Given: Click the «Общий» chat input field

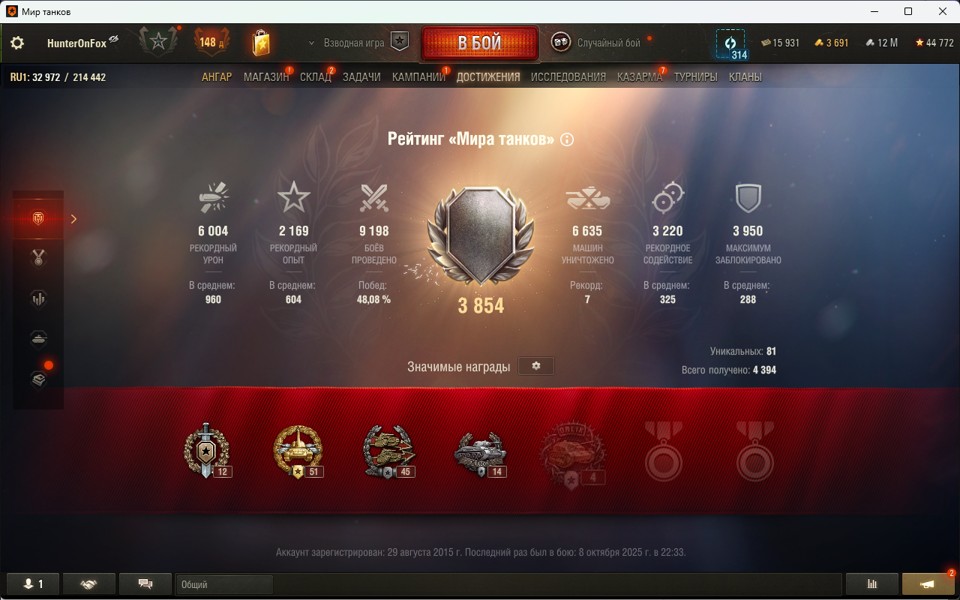Looking at the screenshot, I should click(x=224, y=584).
